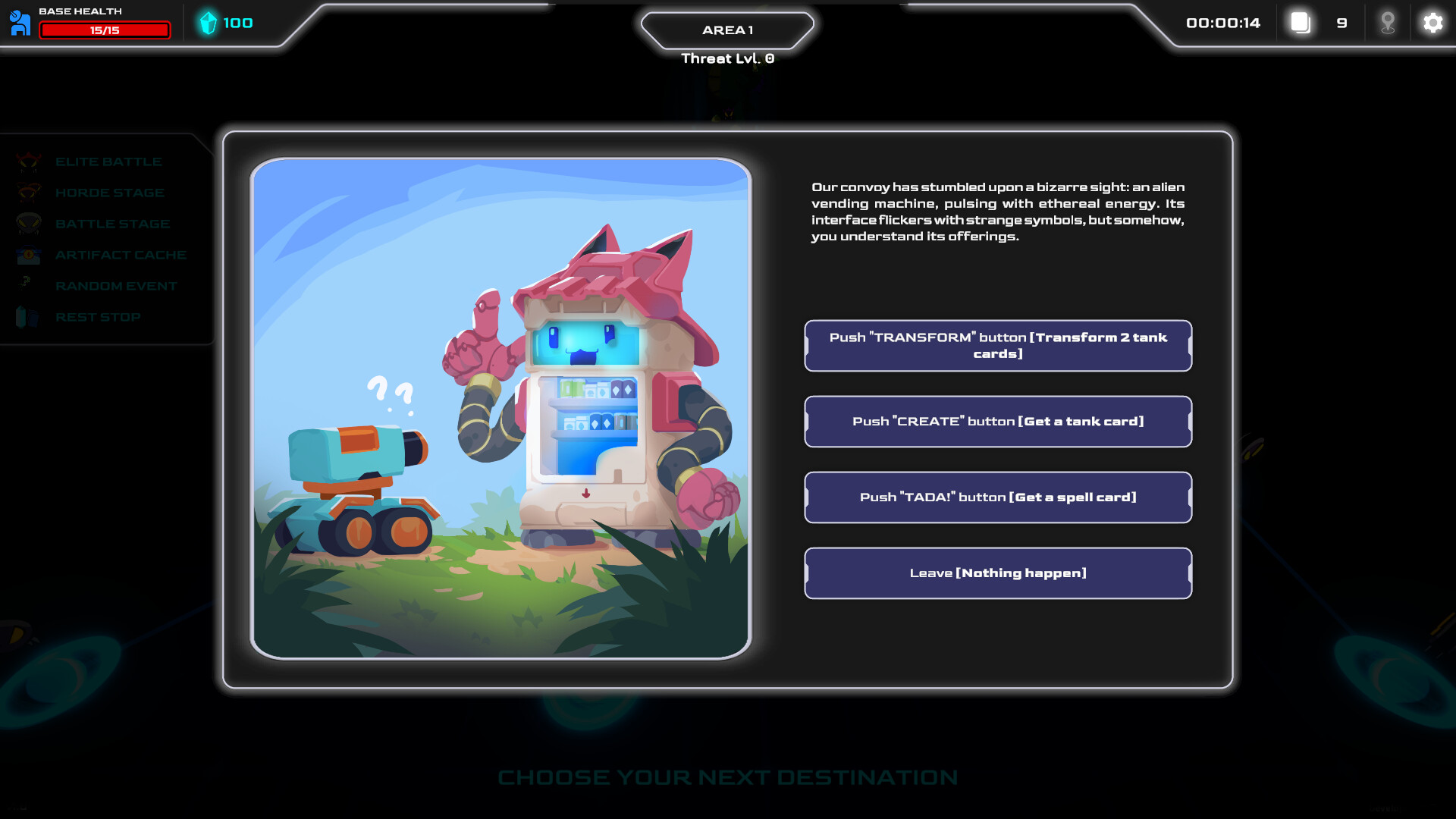Select the Battle Stage skull icon

tap(29, 223)
